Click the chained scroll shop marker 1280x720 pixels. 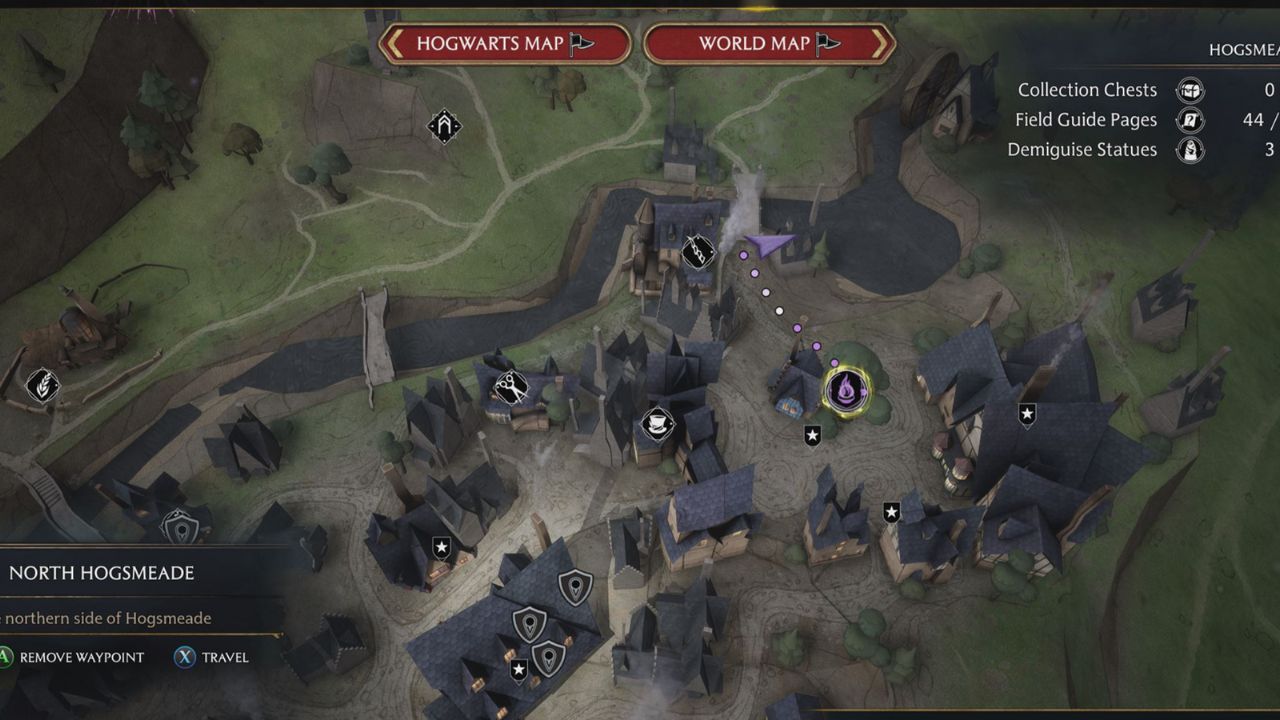(x=697, y=251)
